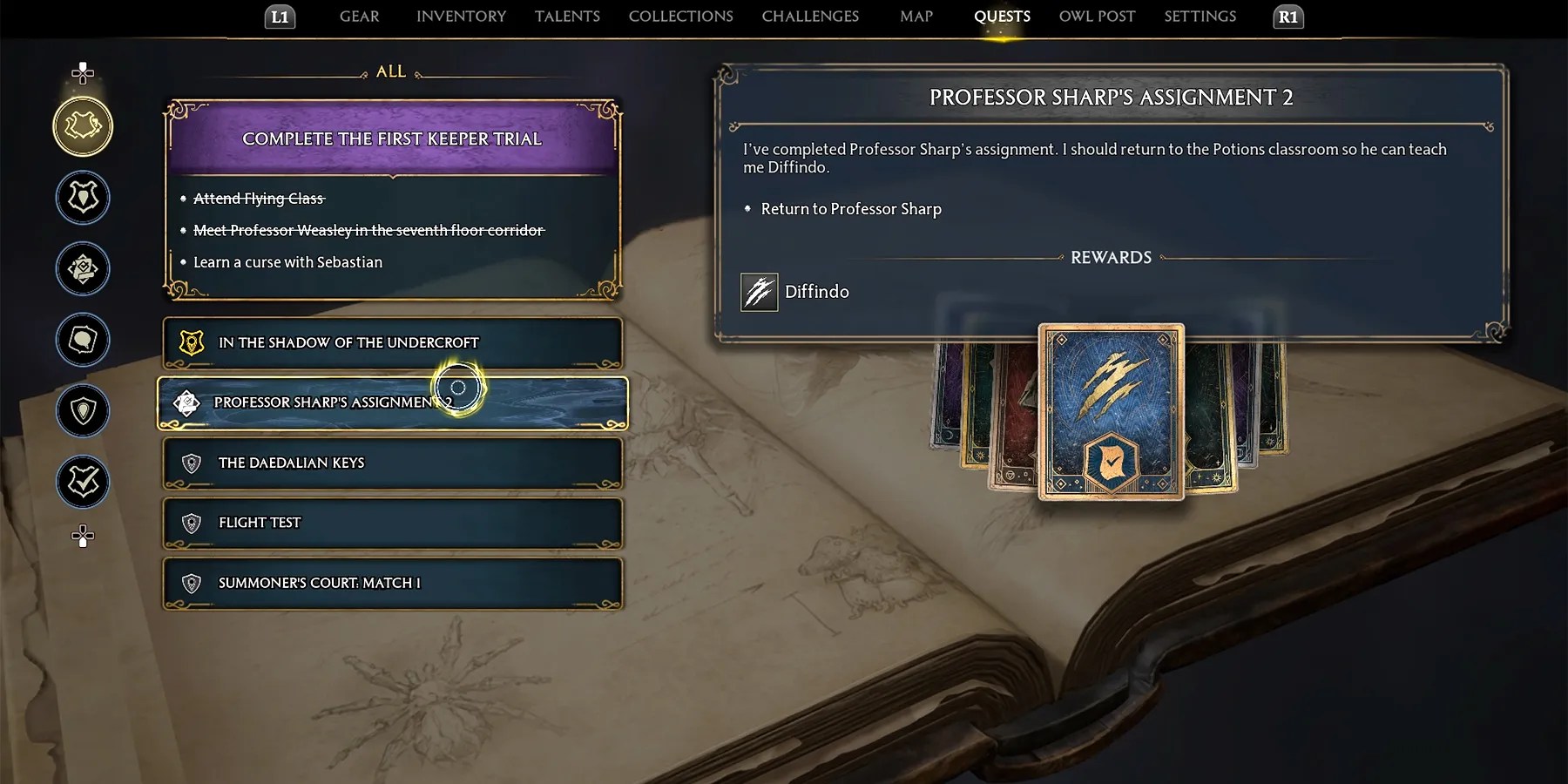The image size is (1568, 784).
Task: Click the Diffindo spell reward icon
Action: [x=757, y=292]
